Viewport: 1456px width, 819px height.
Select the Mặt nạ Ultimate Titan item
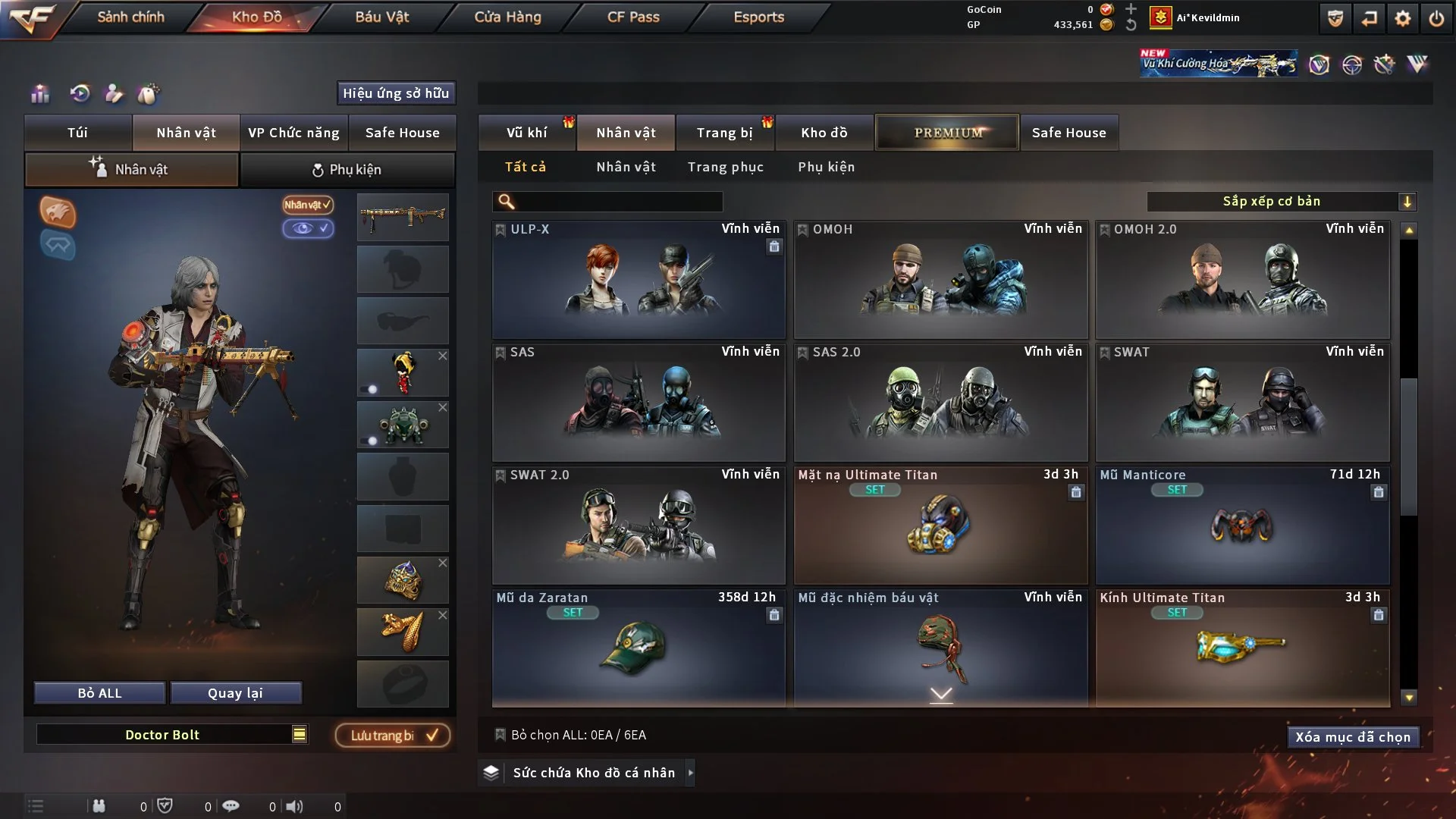[x=940, y=526]
